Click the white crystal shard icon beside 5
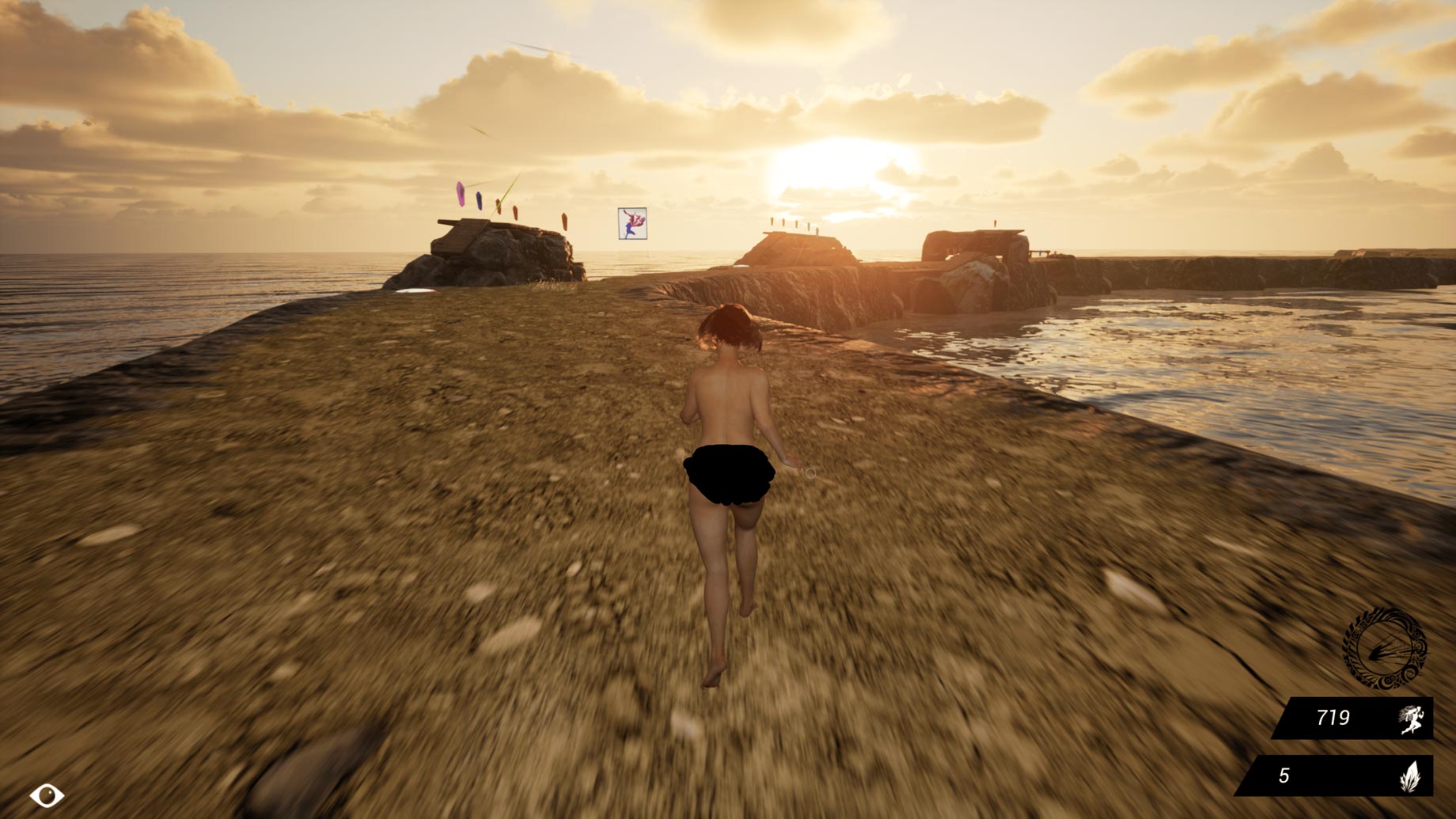Image resolution: width=1456 pixels, height=819 pixels. 1411,776
